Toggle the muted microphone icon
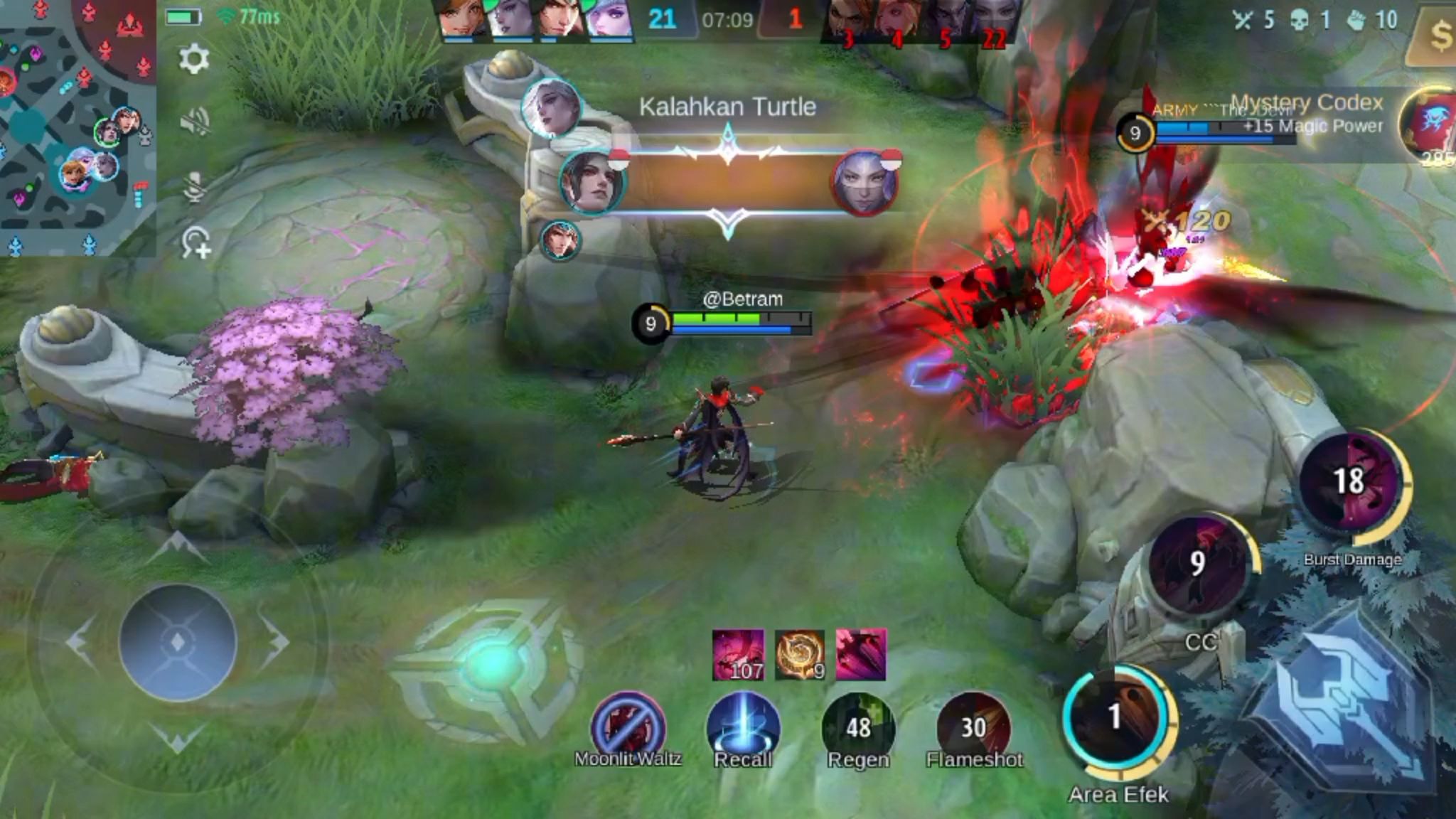 click(195, 187)
